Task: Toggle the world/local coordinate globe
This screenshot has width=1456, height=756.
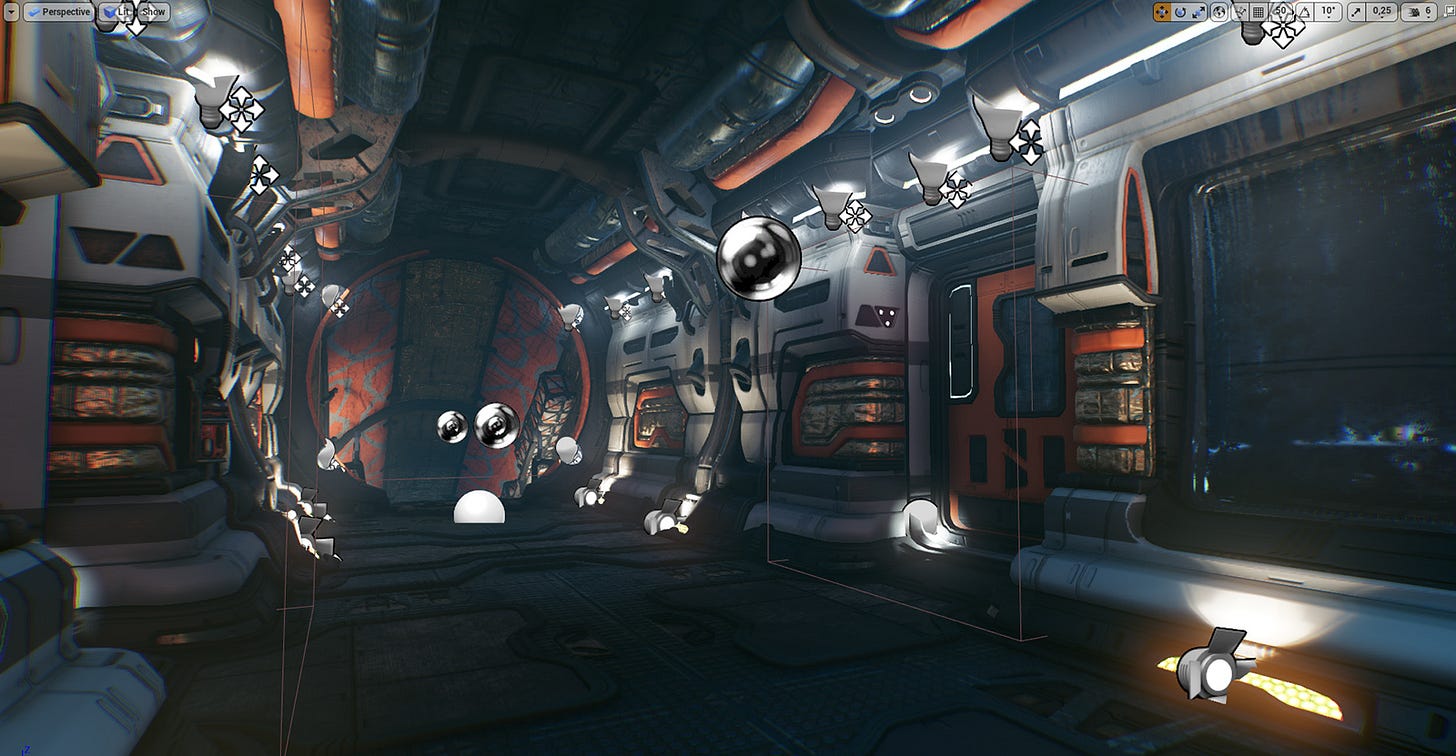Action: 1219,12
